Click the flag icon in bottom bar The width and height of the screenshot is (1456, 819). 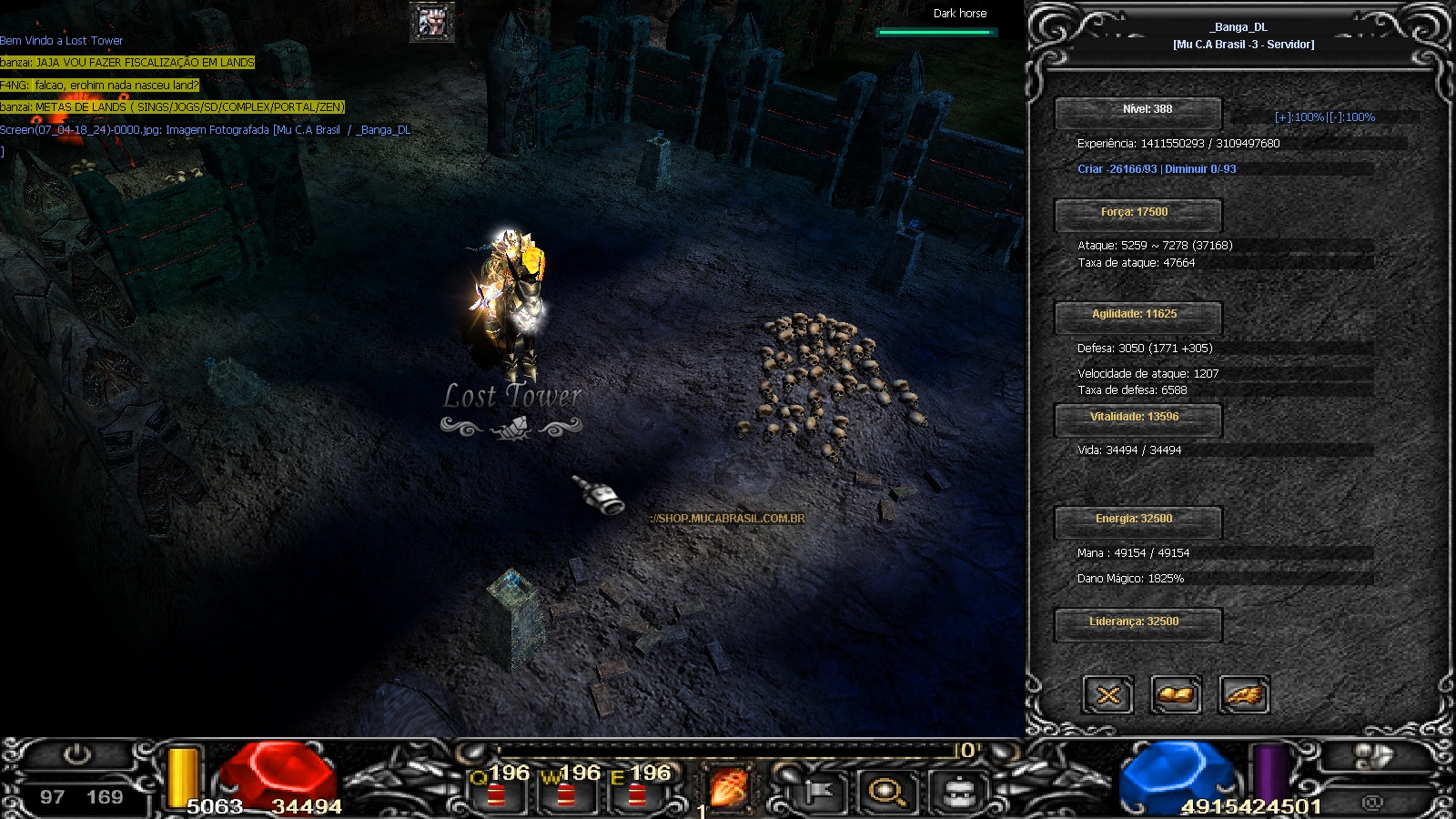click(x=818, y=792)
